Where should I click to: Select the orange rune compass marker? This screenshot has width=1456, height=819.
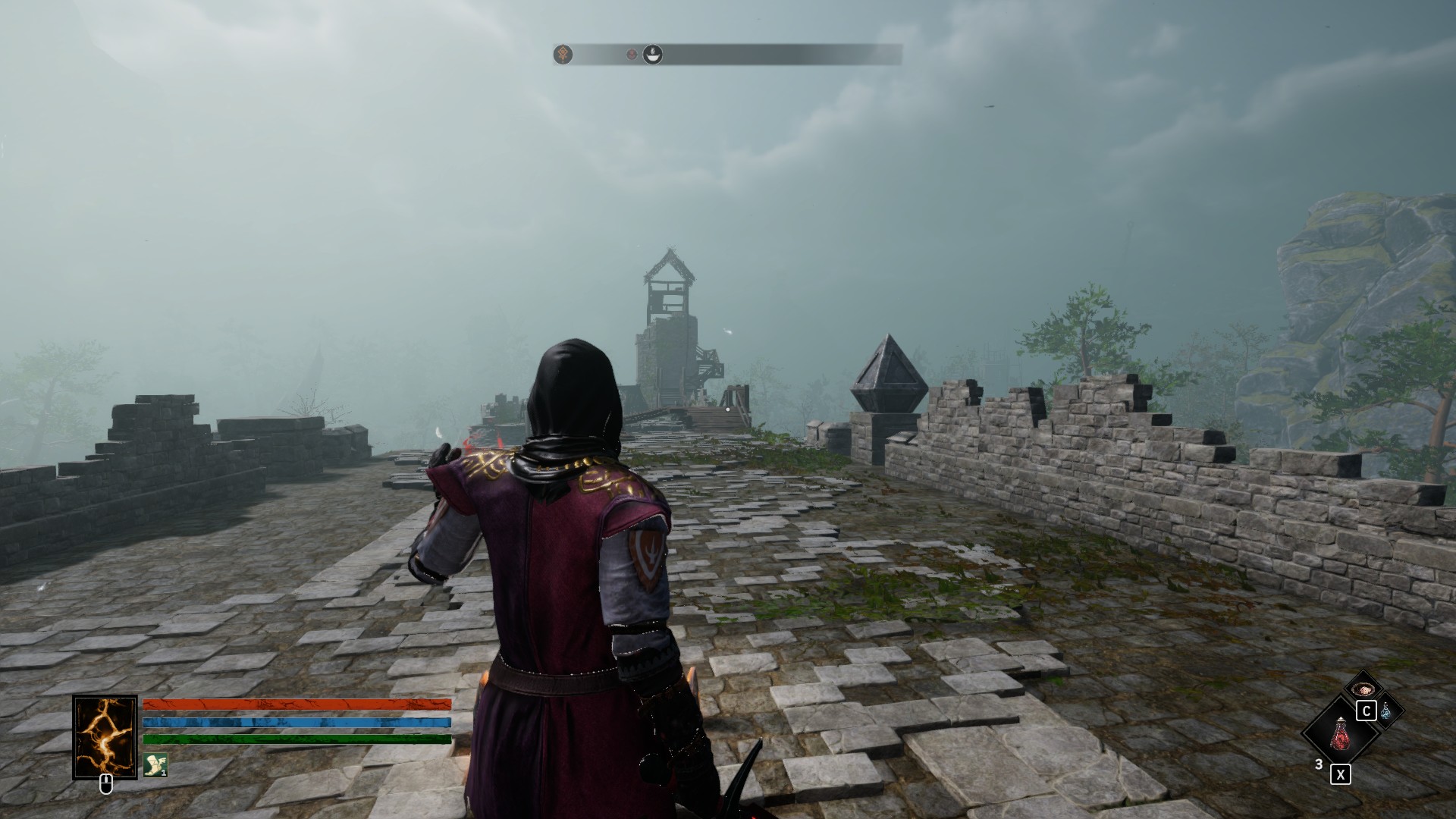pos(563,55)
